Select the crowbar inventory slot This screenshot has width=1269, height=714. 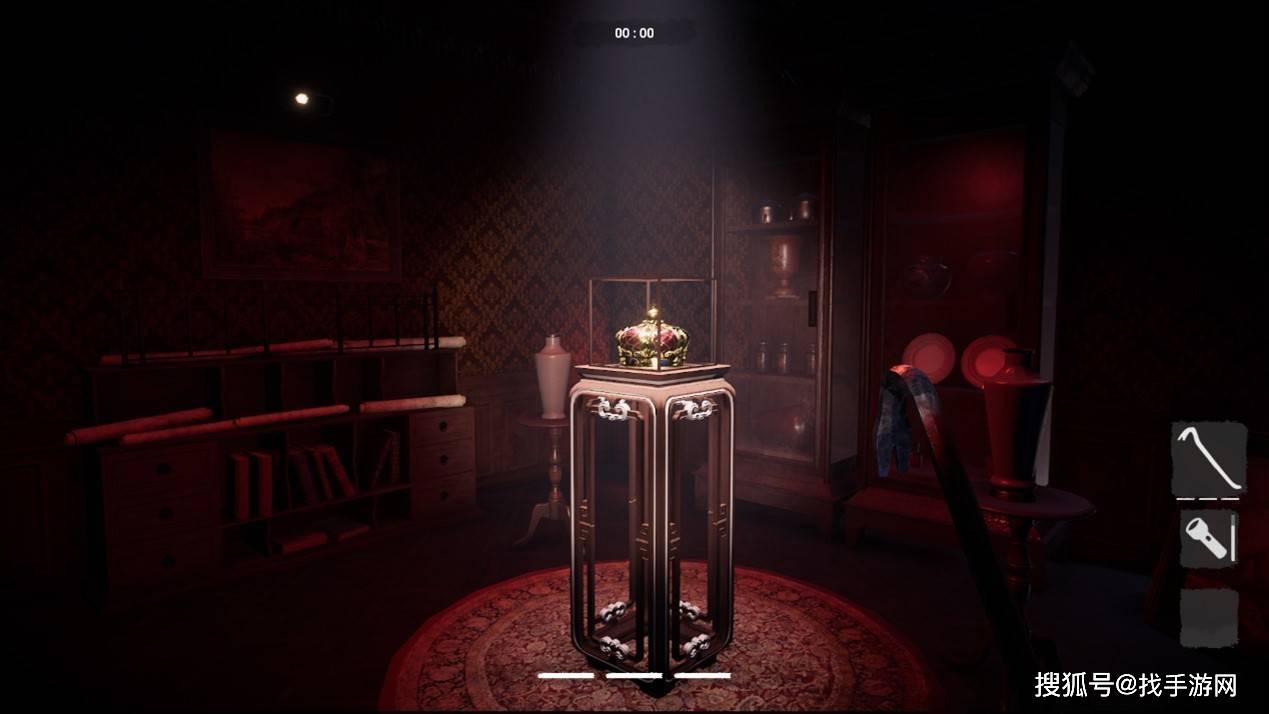click(x=1209, y=459)
